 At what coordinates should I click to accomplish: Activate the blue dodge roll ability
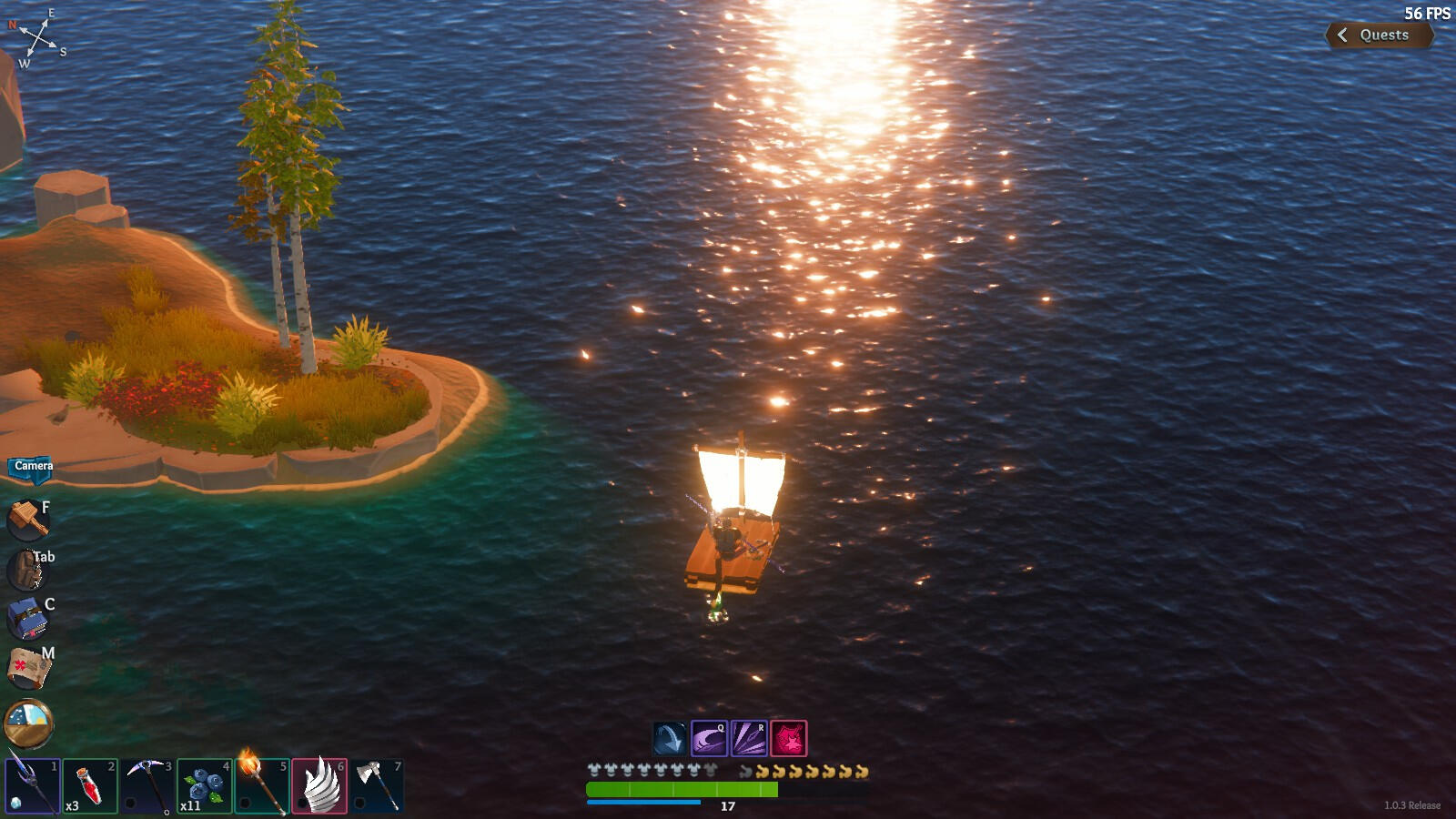pyautogui.click(x=670, y=739)
